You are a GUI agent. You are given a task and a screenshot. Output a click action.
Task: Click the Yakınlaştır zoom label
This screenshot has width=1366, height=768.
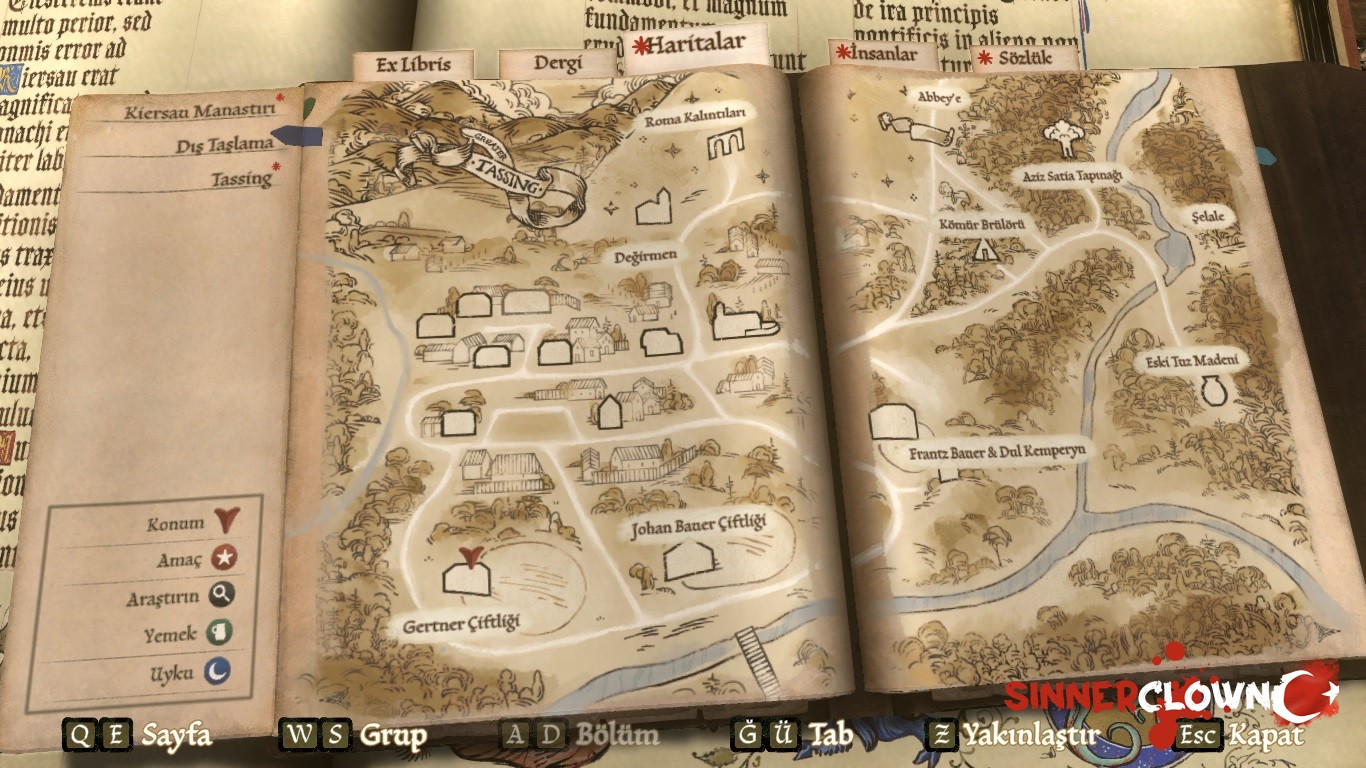1030,736
